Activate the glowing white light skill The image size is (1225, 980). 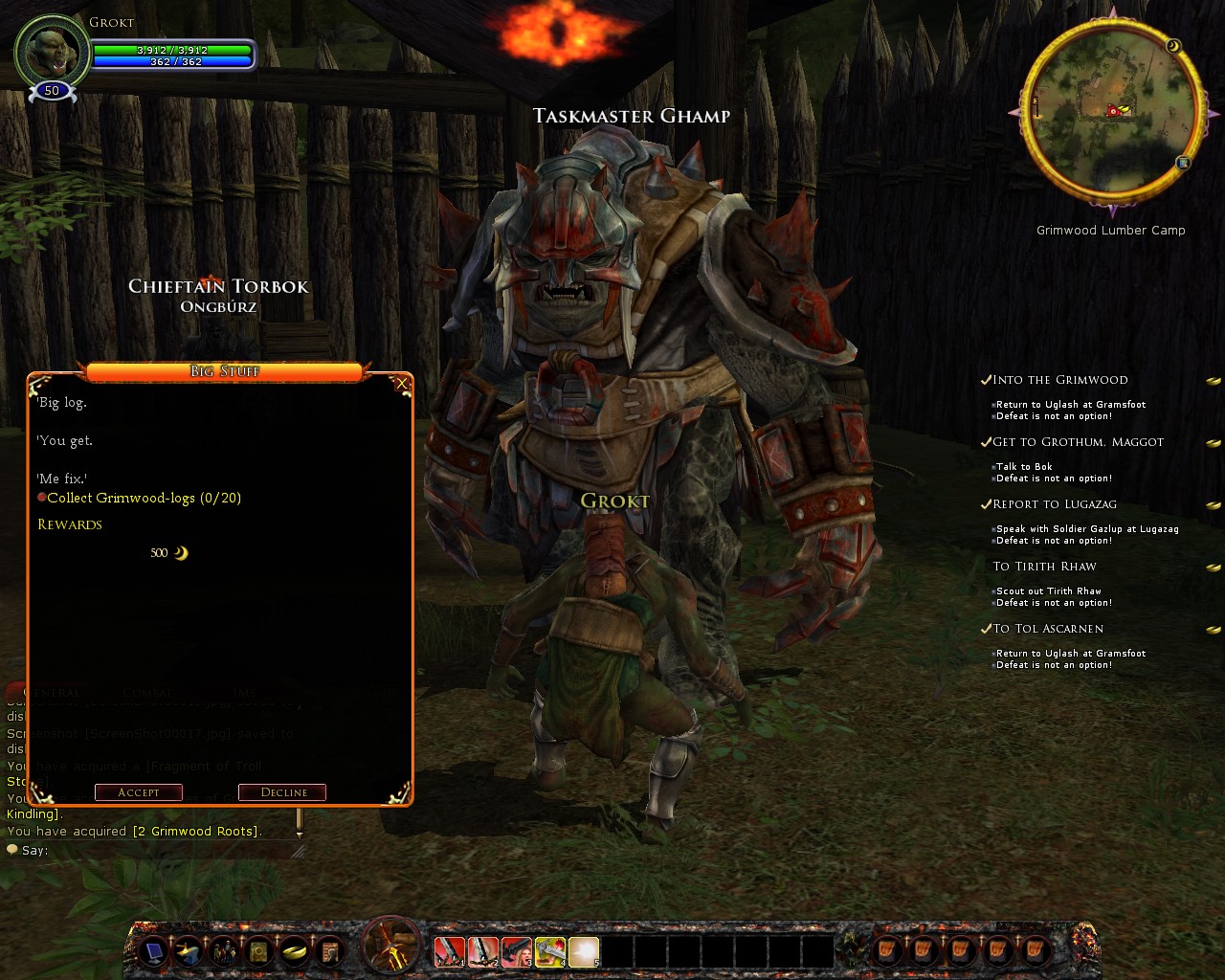(583, 951)
